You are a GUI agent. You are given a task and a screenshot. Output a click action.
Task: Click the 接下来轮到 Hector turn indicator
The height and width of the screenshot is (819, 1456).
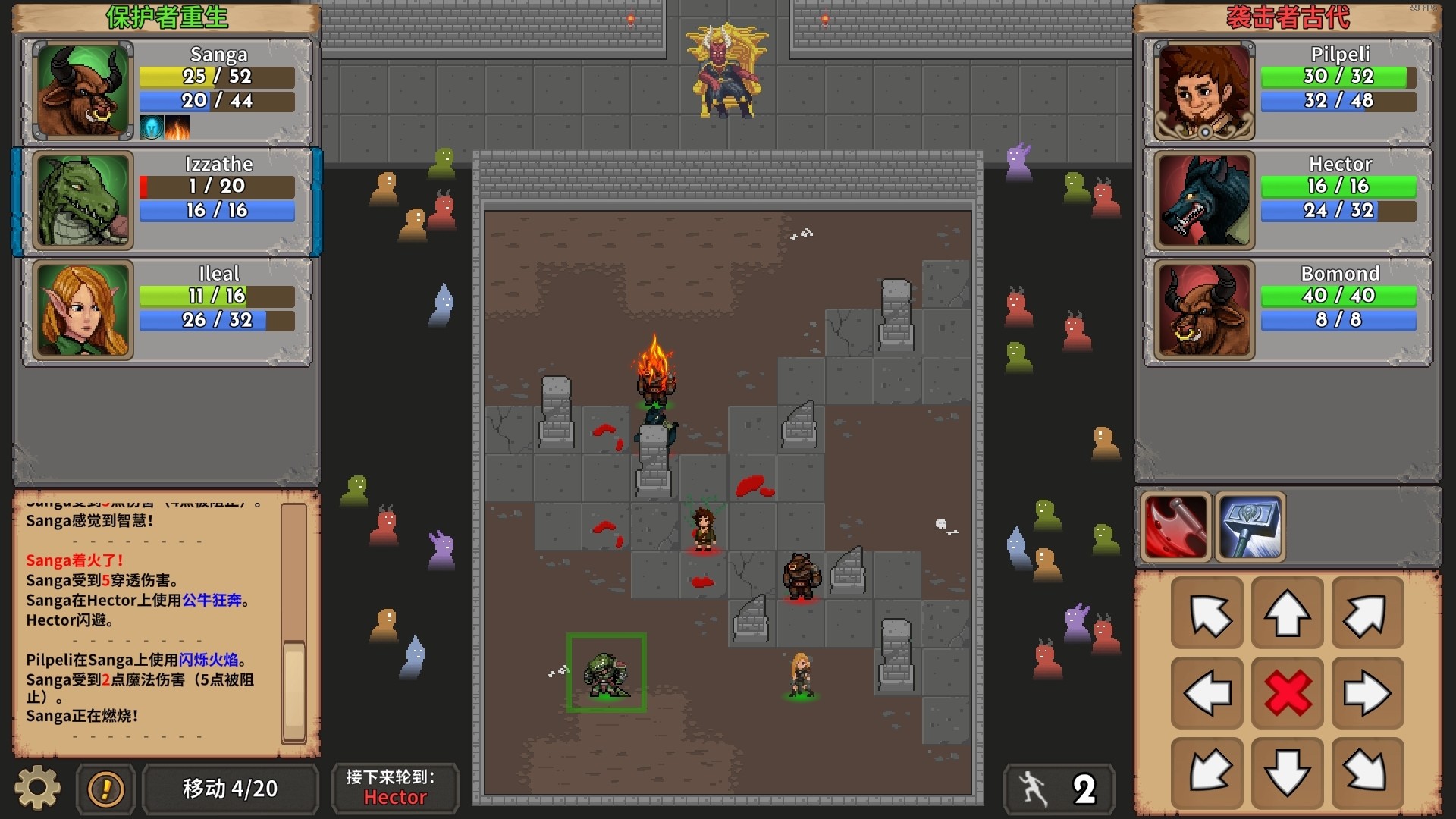coord(395,788)
